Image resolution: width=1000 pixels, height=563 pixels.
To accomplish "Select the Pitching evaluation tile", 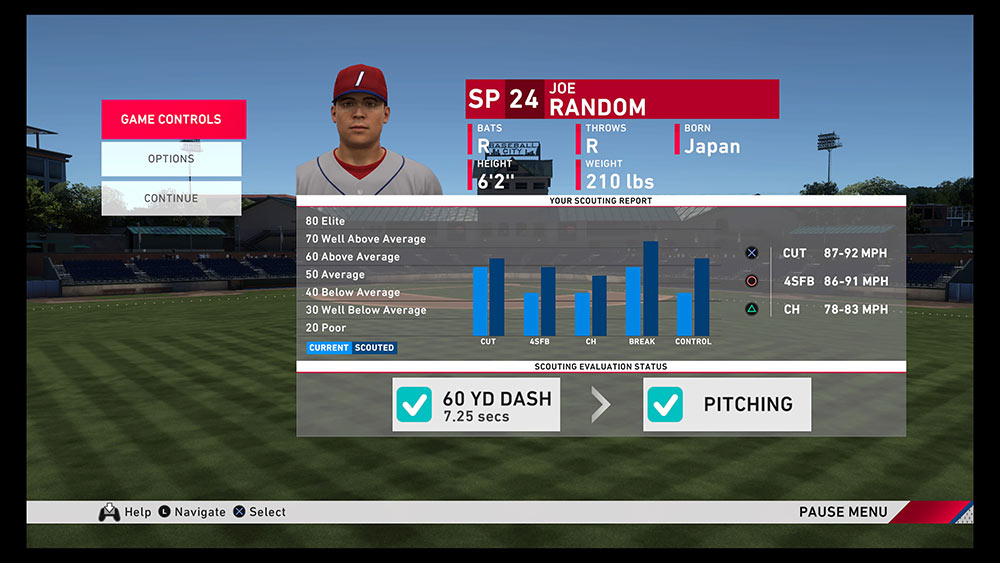I will 727,405.
